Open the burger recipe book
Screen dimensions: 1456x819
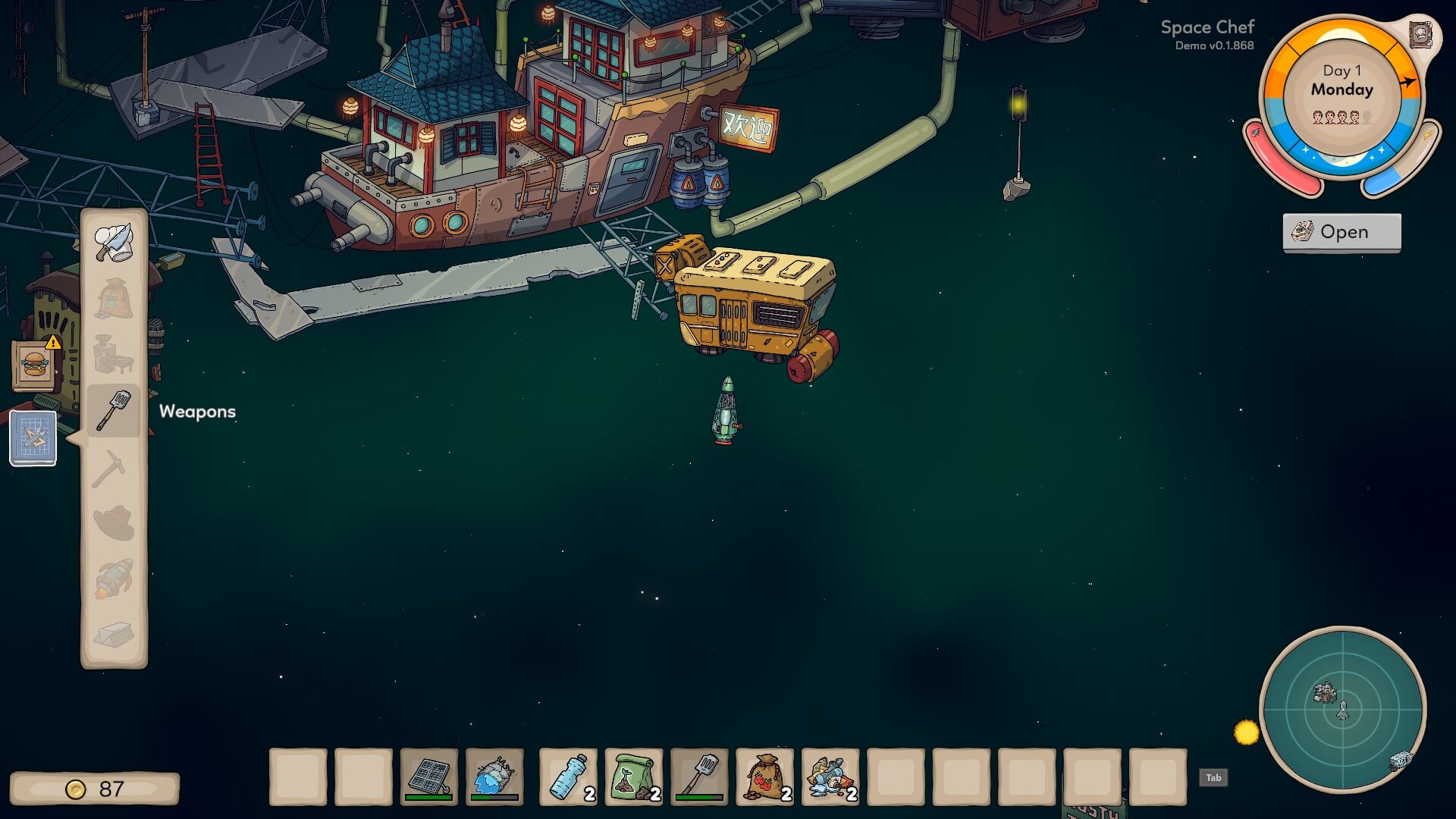34,365
